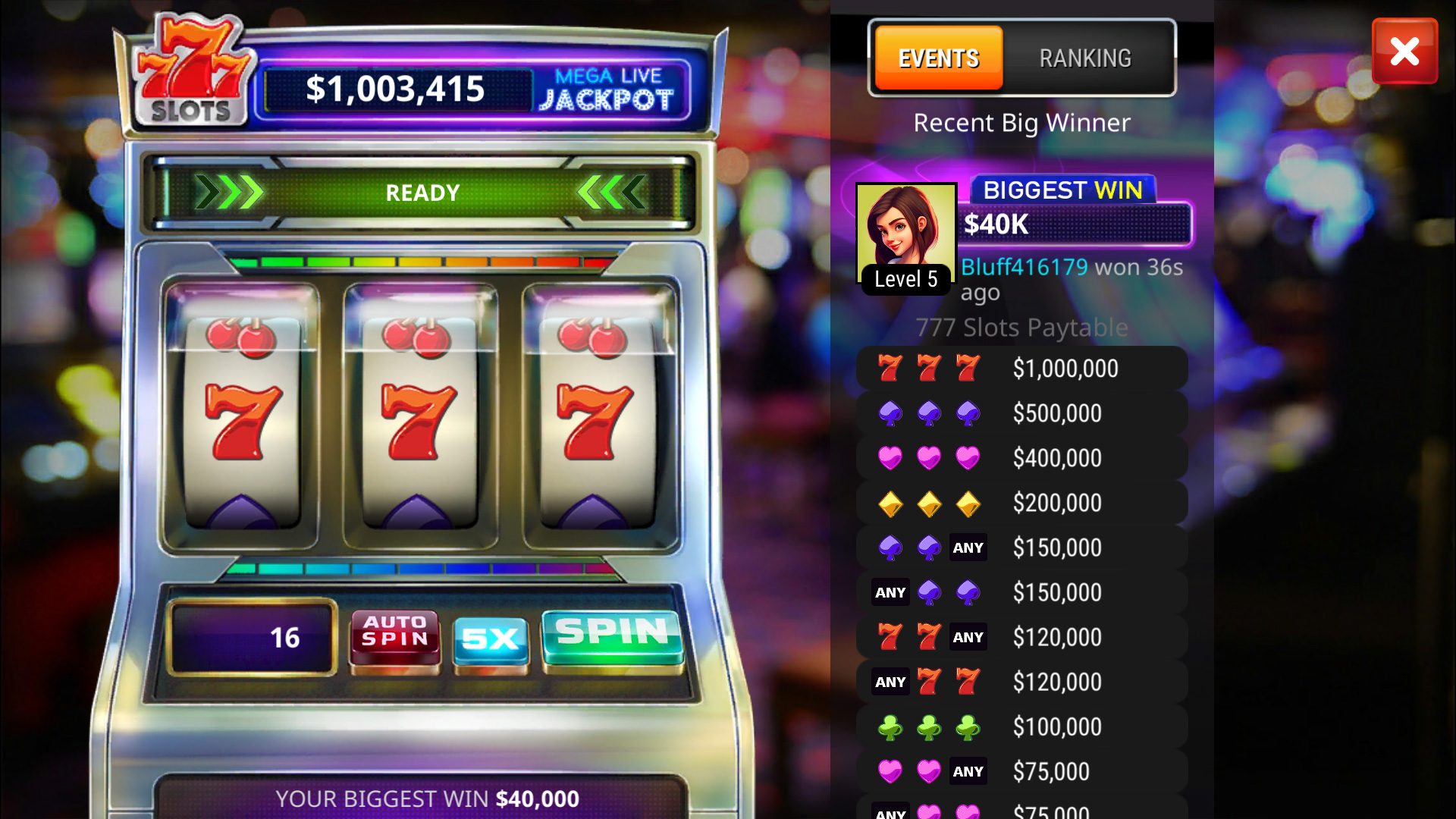
Task: Switch to the RANKING tab
Action: (1084, 58)
